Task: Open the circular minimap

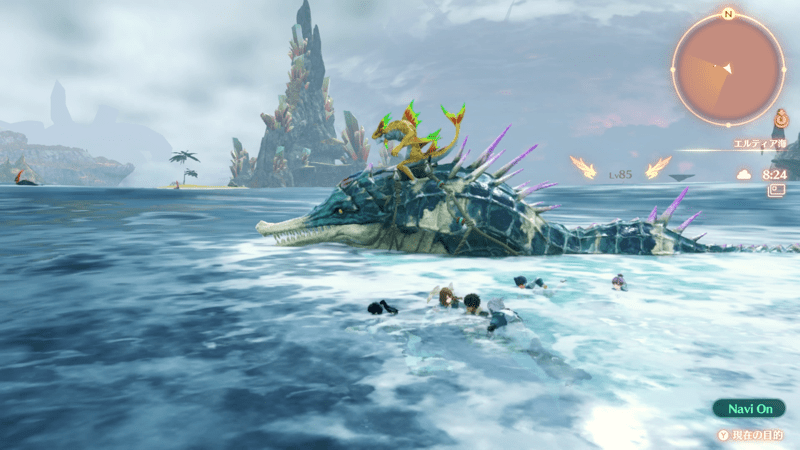Action: (728, 69)
